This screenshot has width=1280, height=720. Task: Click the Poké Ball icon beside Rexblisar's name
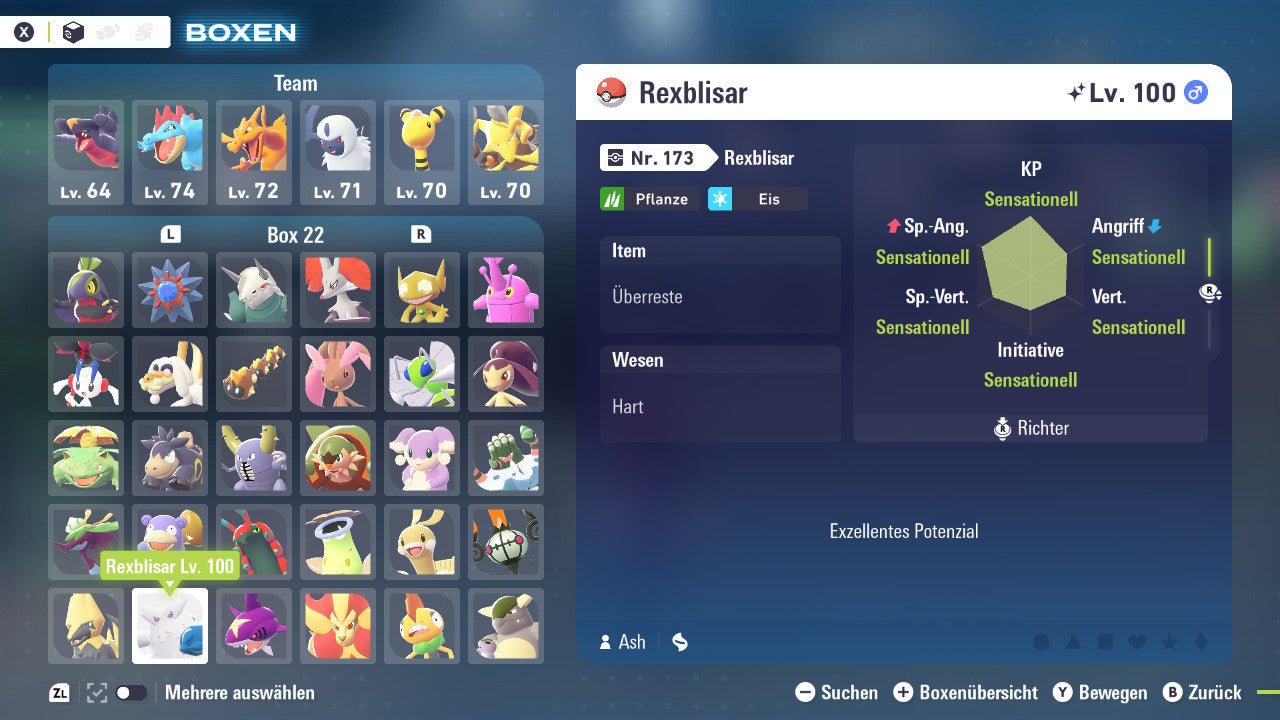(x=610, y=92)
